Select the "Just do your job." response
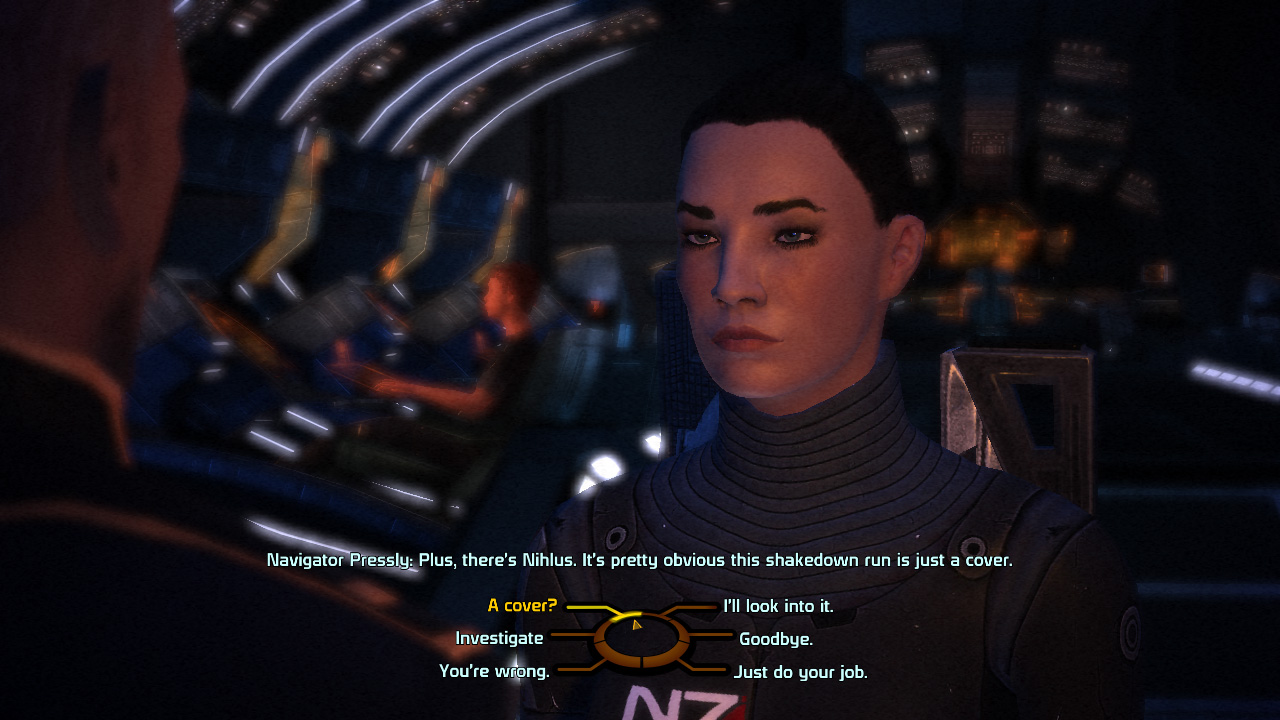1280x720 pixels. point(800,672)
